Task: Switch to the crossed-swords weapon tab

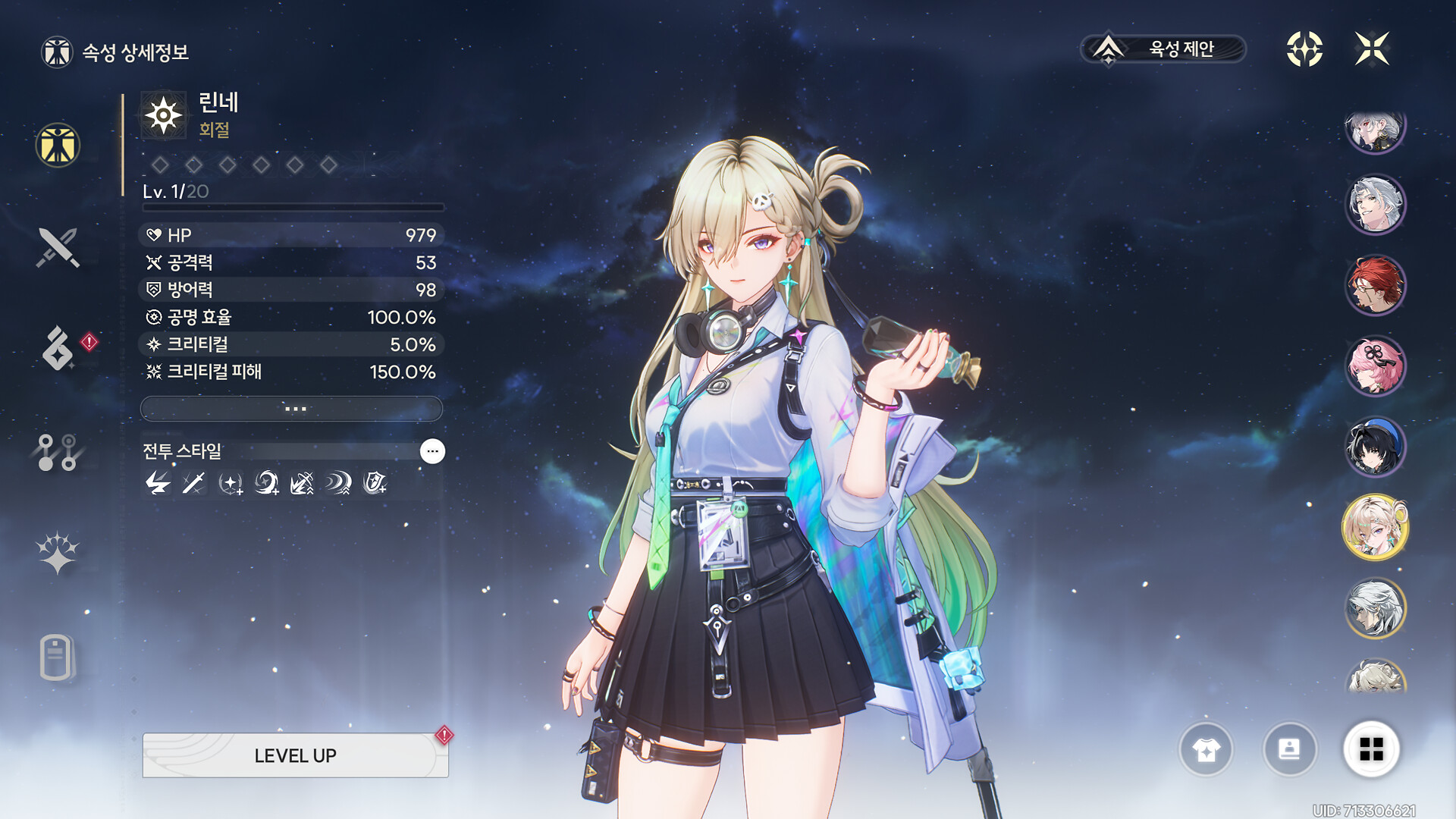Action: [58, 247]
